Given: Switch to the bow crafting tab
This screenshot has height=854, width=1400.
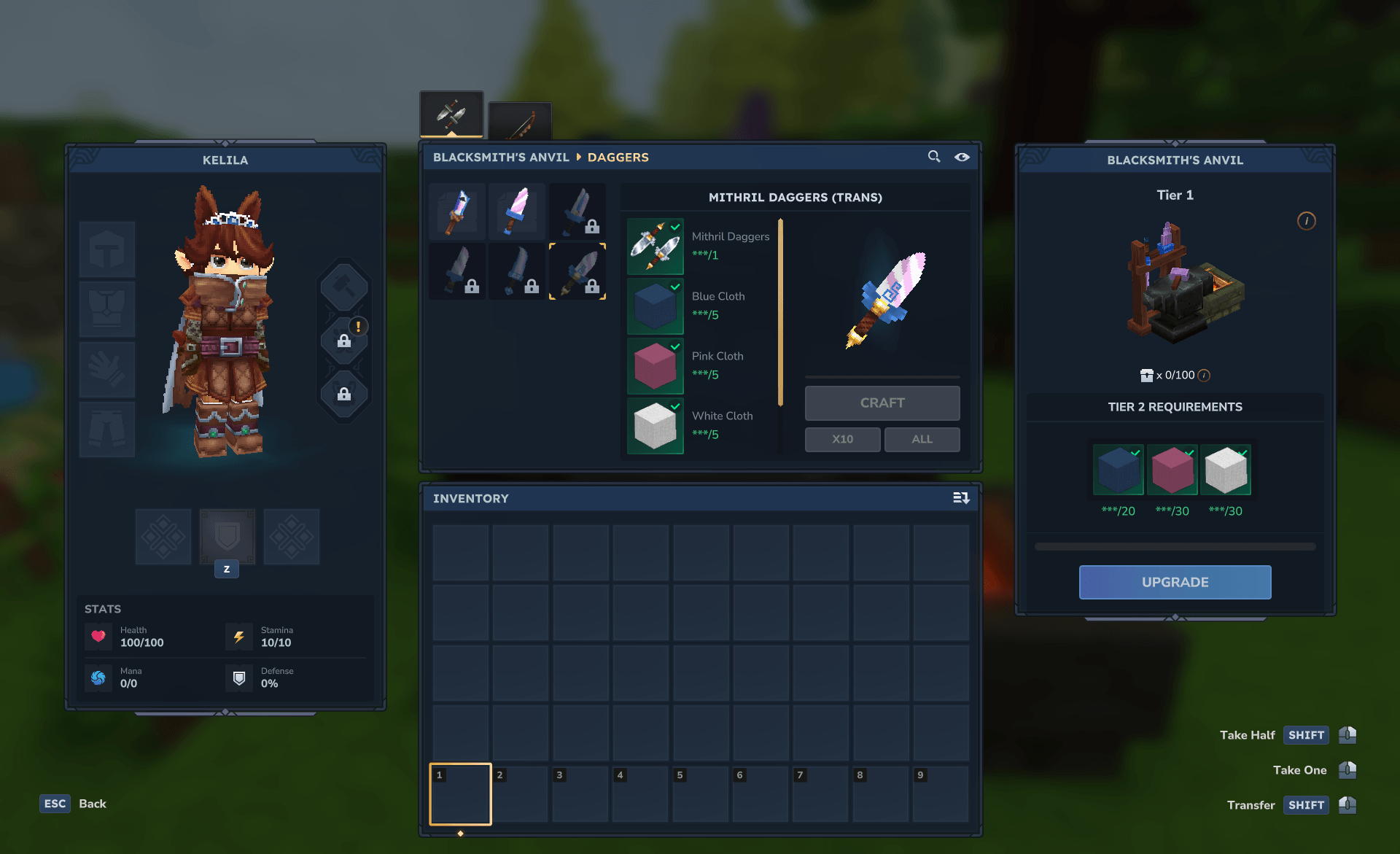Looking at the screenshot, I should (520, 122).
